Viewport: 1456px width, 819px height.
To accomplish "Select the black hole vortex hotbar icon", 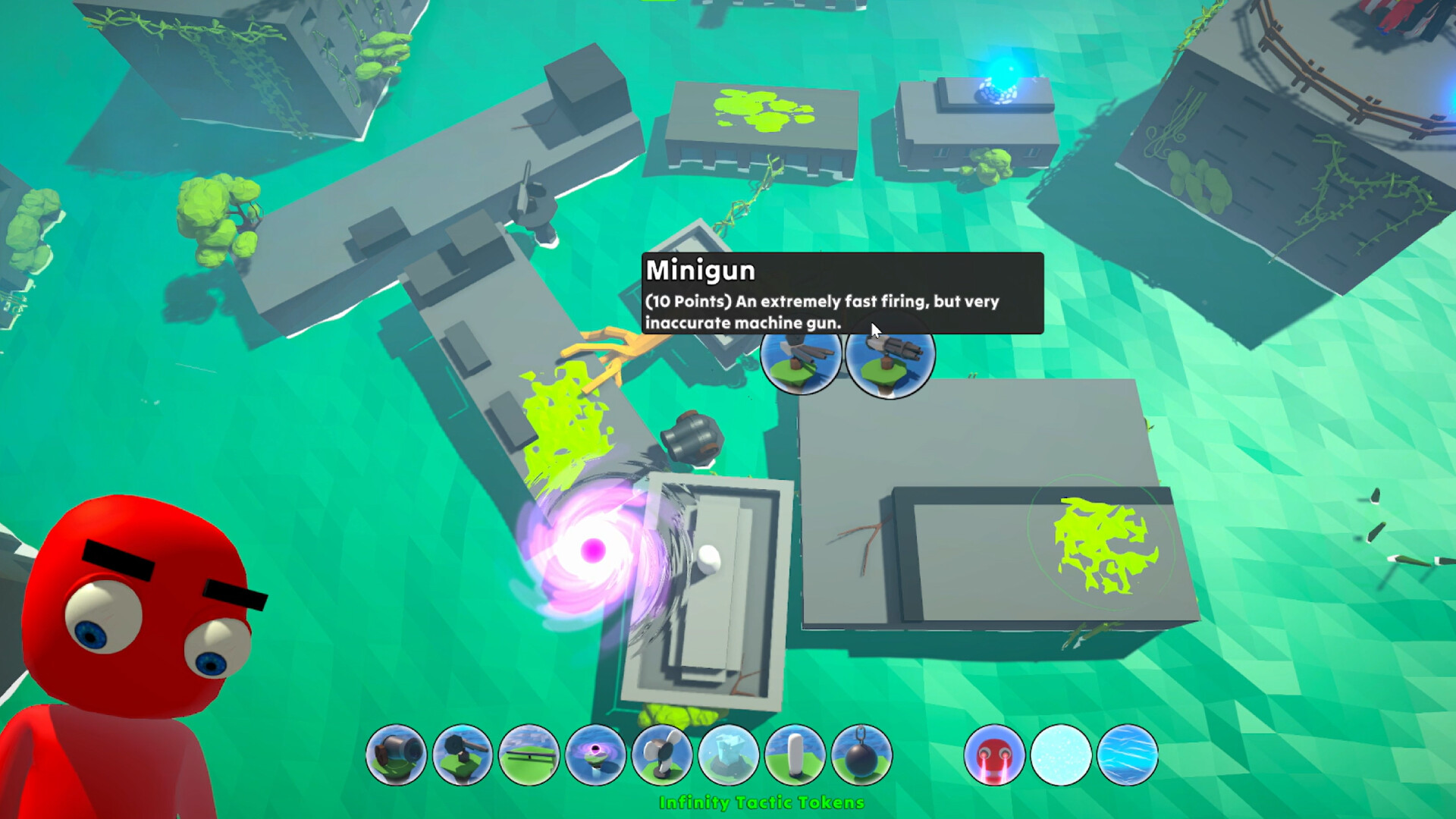I will click(596, 756).
